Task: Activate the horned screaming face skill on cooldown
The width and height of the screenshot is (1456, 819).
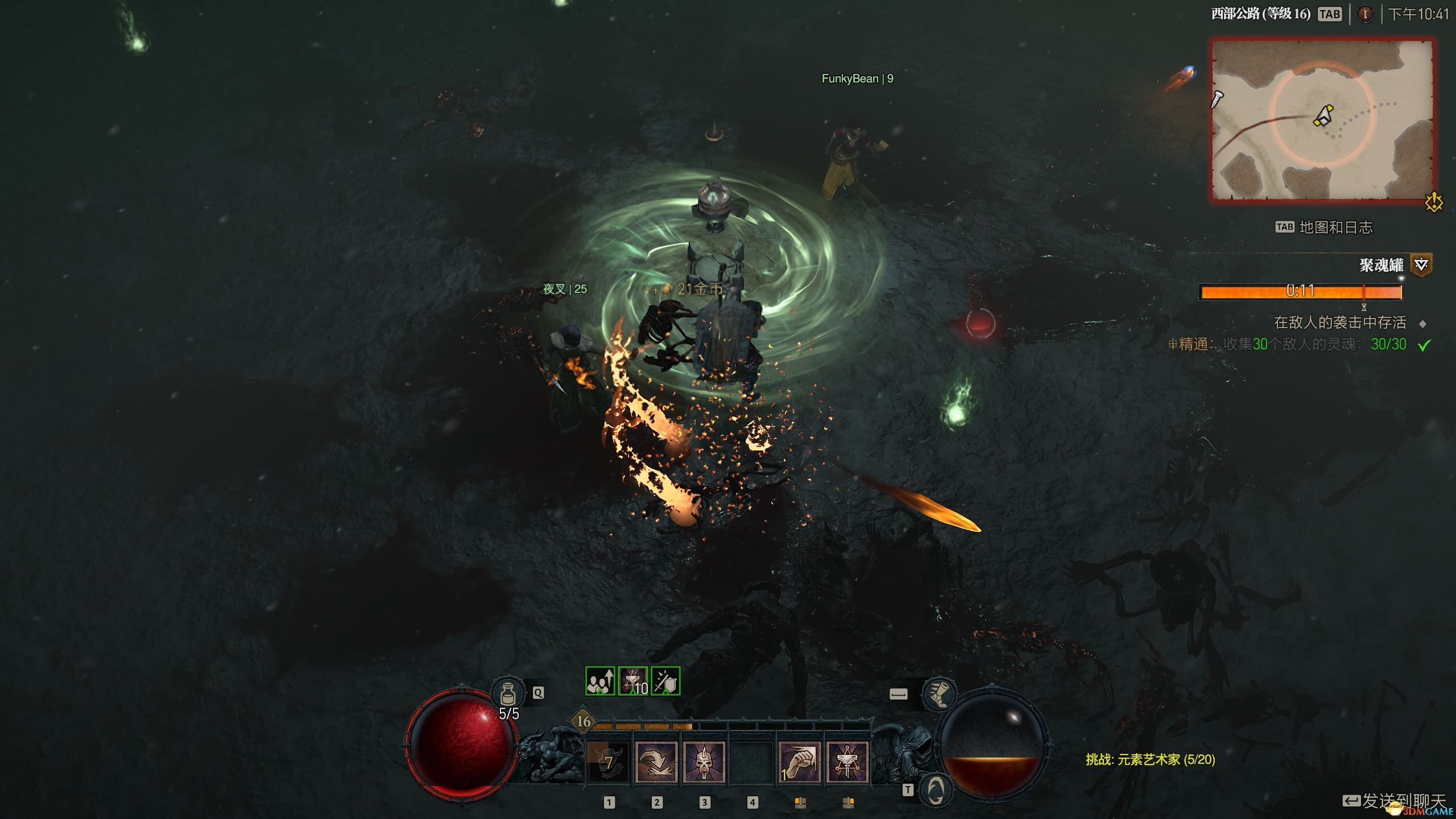Action: click(608, 762)
